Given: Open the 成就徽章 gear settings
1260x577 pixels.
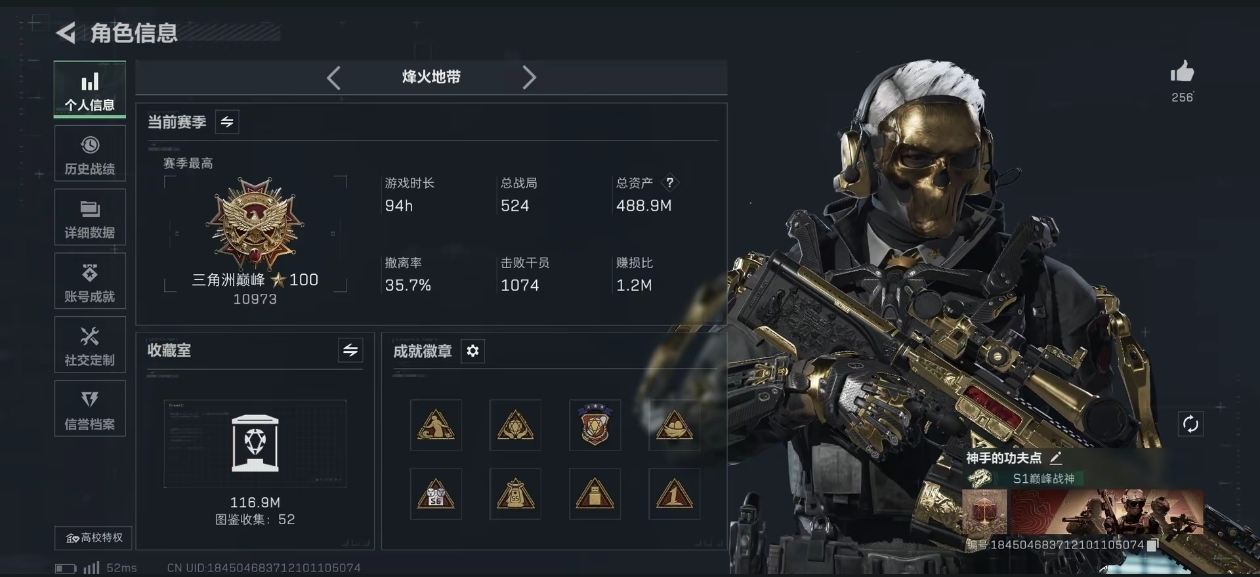Looking at the screenshot, I should pyautogui.click(x=473, y=351).
